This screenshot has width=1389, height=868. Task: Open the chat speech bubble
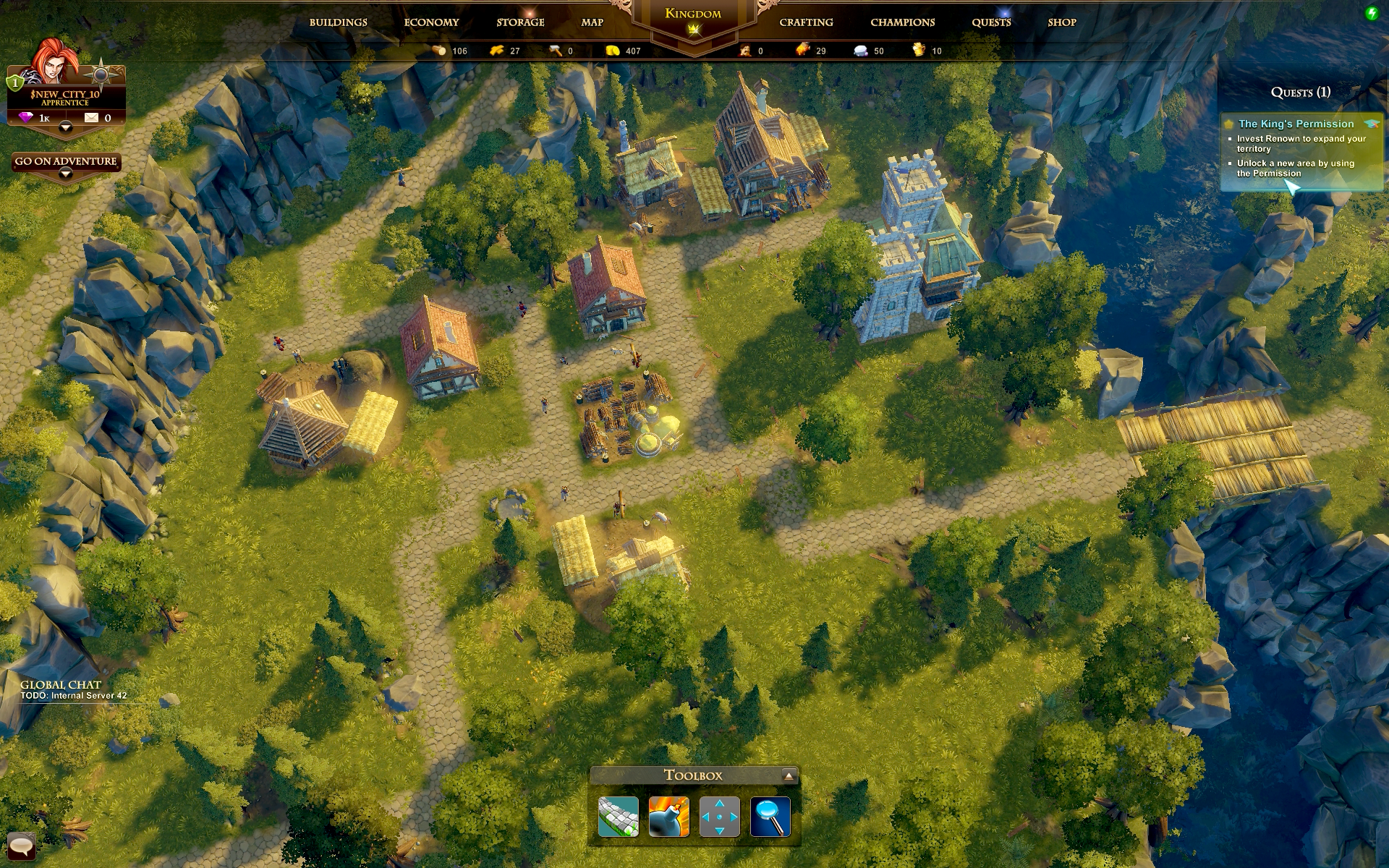(21, 845)
